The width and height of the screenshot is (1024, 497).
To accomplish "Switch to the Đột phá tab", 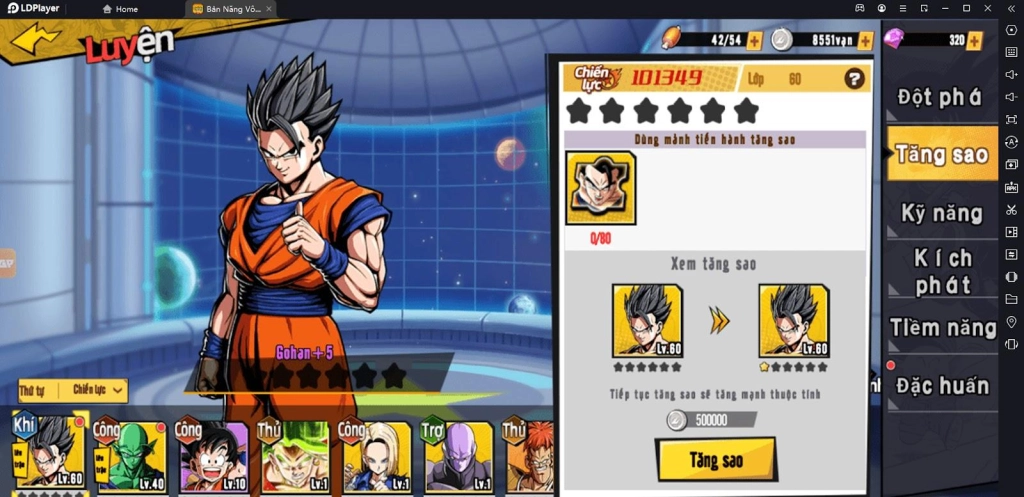I will pyautogui.click(x=941, y=97).
